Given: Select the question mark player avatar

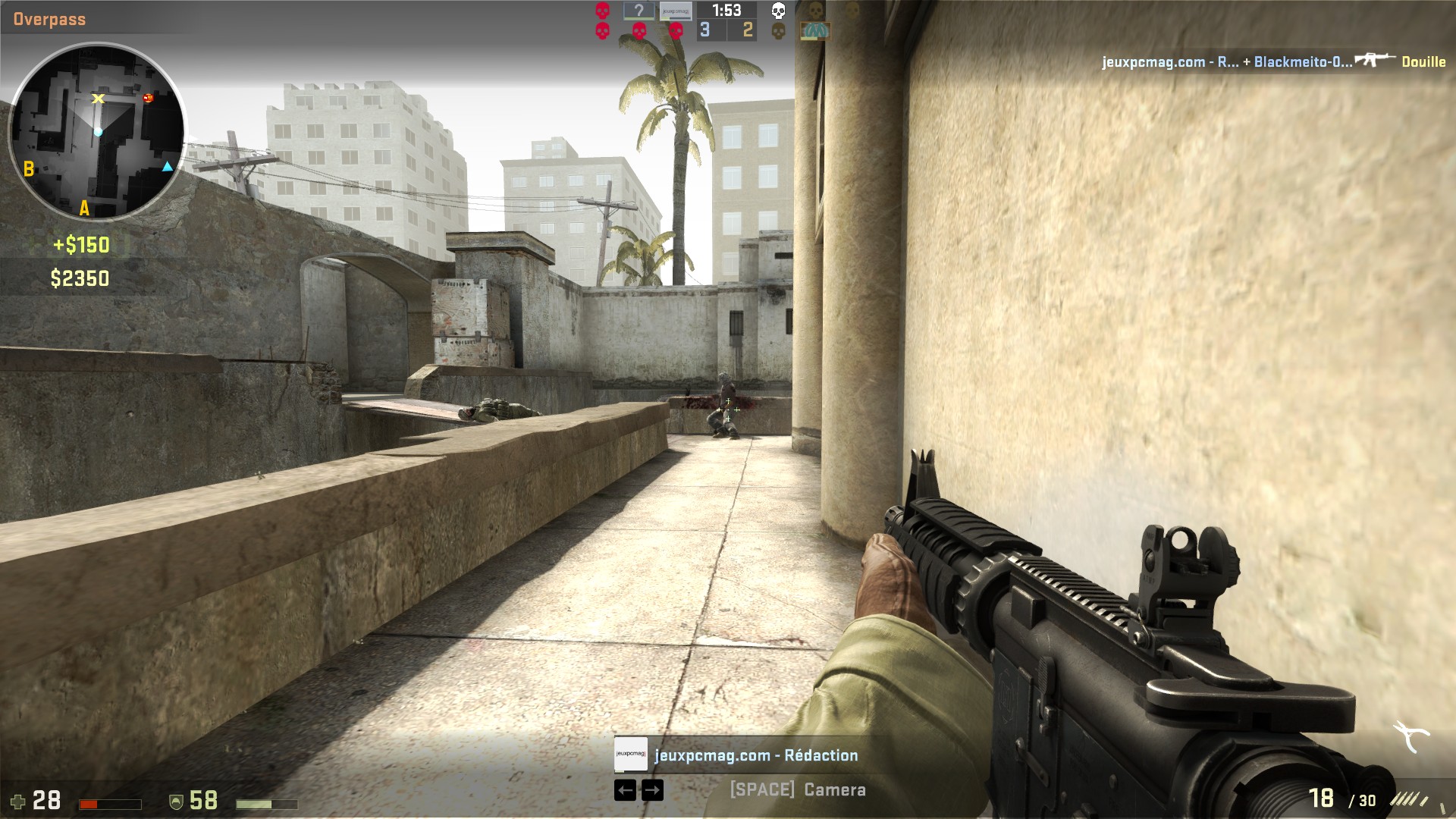Looking at the screenshot, I should coord(639,11).
